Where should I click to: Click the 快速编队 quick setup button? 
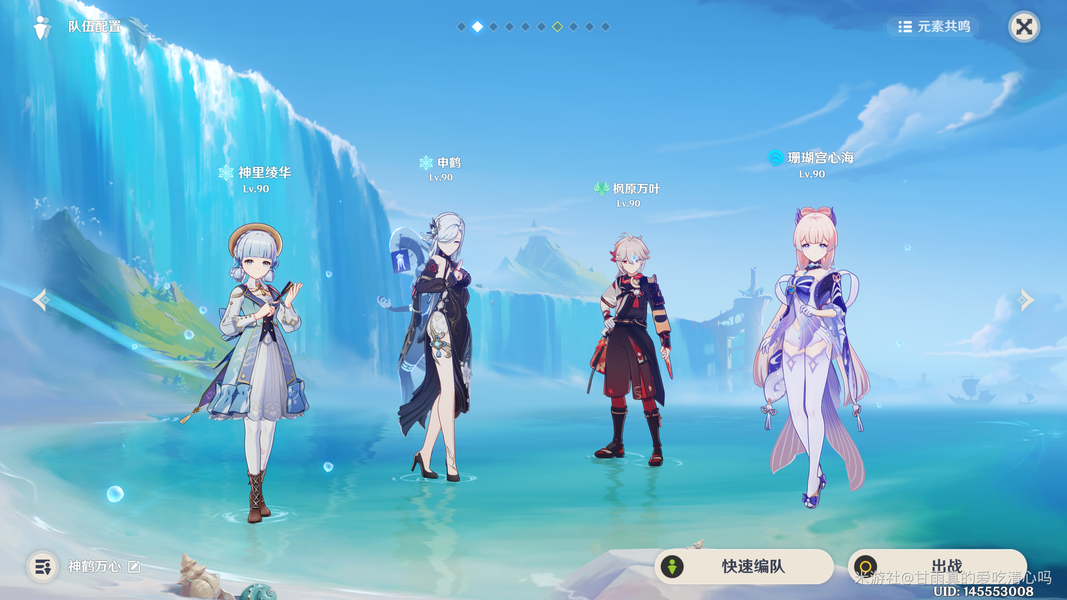pyautogui.click(x=743, y=566)
